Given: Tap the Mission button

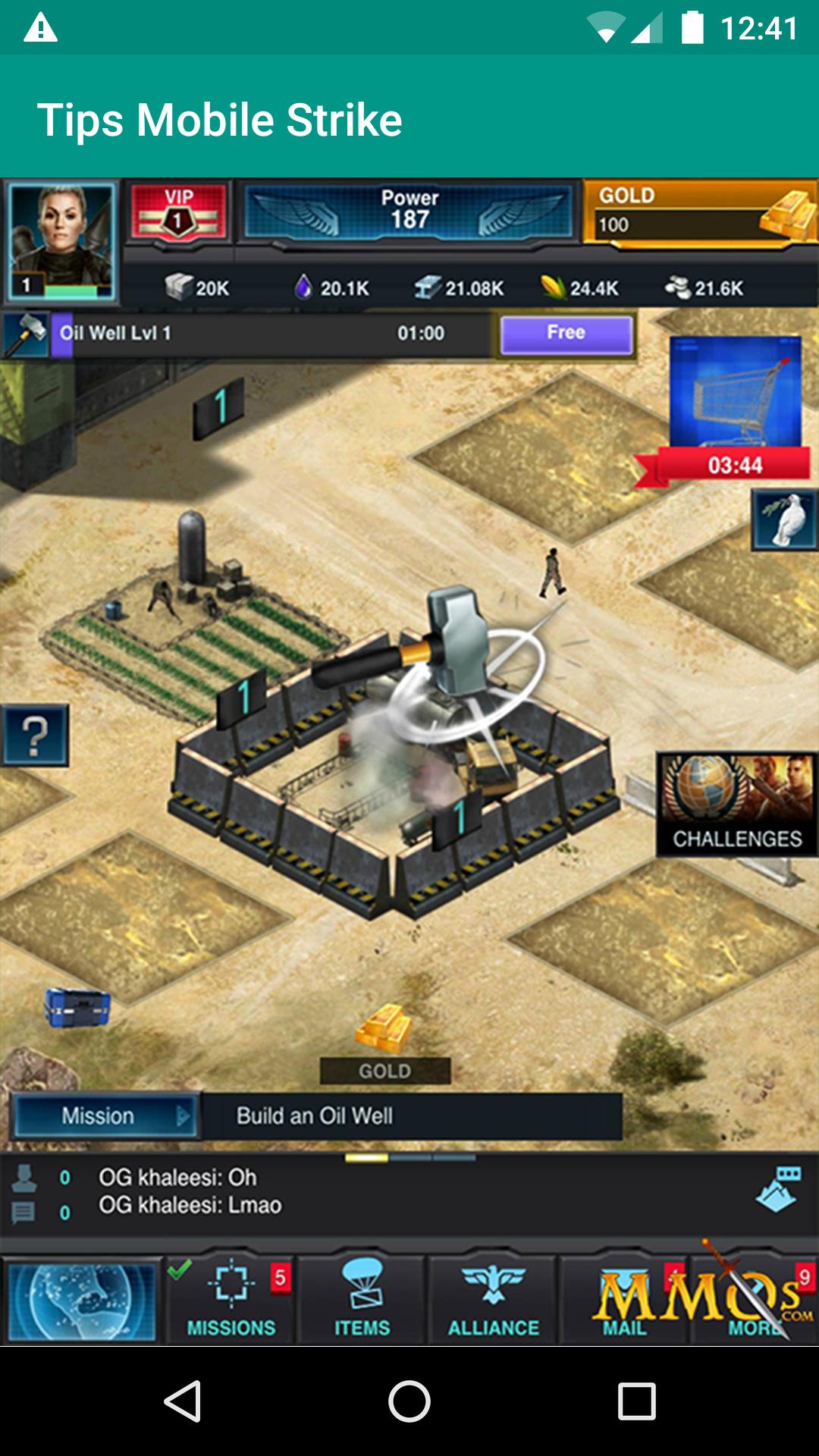Looking at the screenshot, I should 105,1116.
